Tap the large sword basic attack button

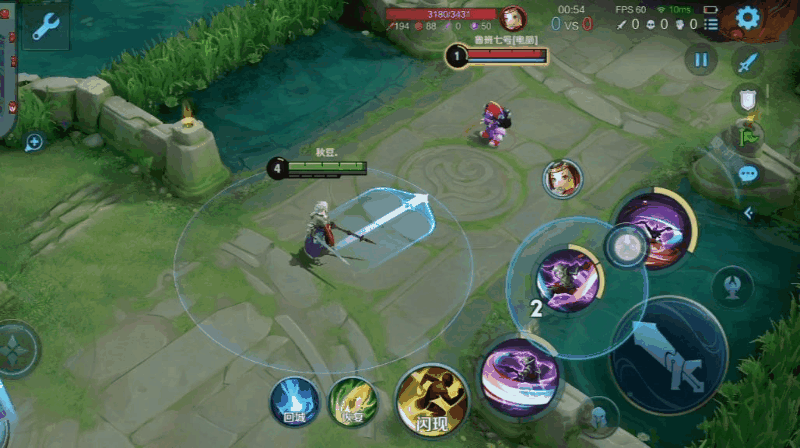click(x=668, y=356)
